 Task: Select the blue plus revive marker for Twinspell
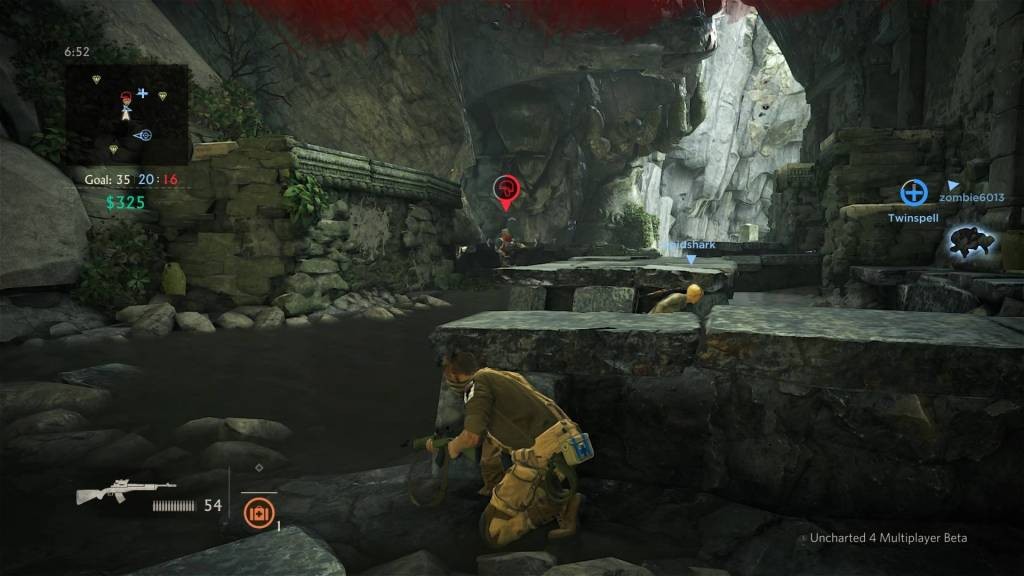pos(913,192)
